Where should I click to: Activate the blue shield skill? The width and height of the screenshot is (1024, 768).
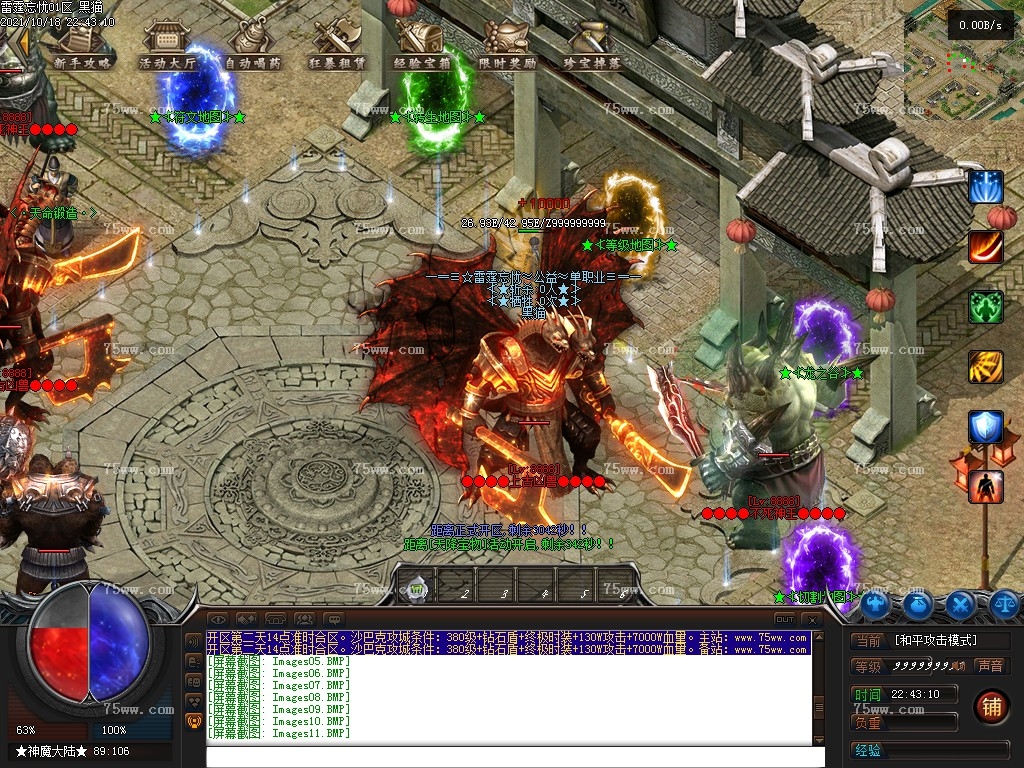[x=986, y=427]
